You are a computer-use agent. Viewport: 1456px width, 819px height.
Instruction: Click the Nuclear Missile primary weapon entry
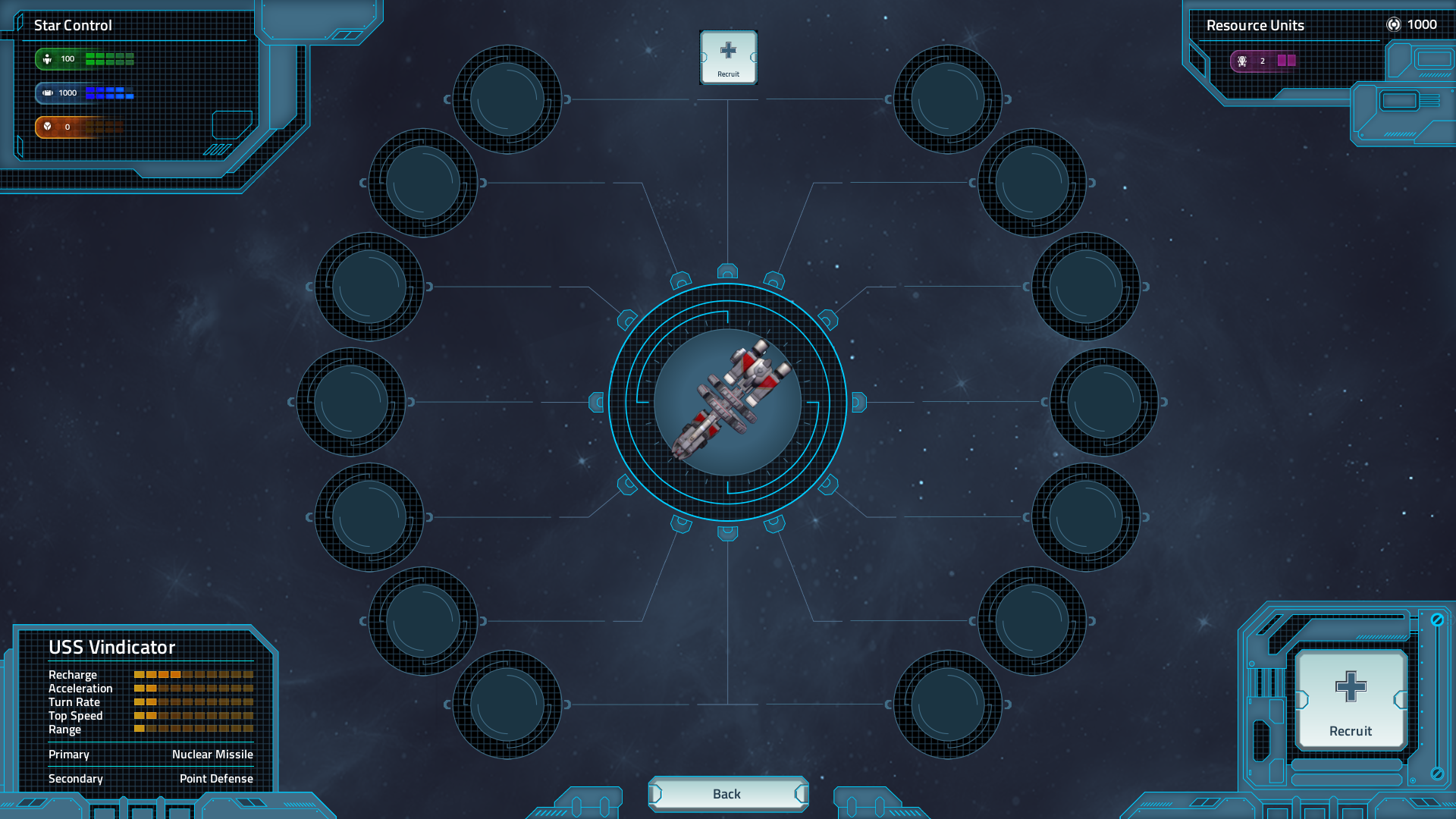coord(212,755)
